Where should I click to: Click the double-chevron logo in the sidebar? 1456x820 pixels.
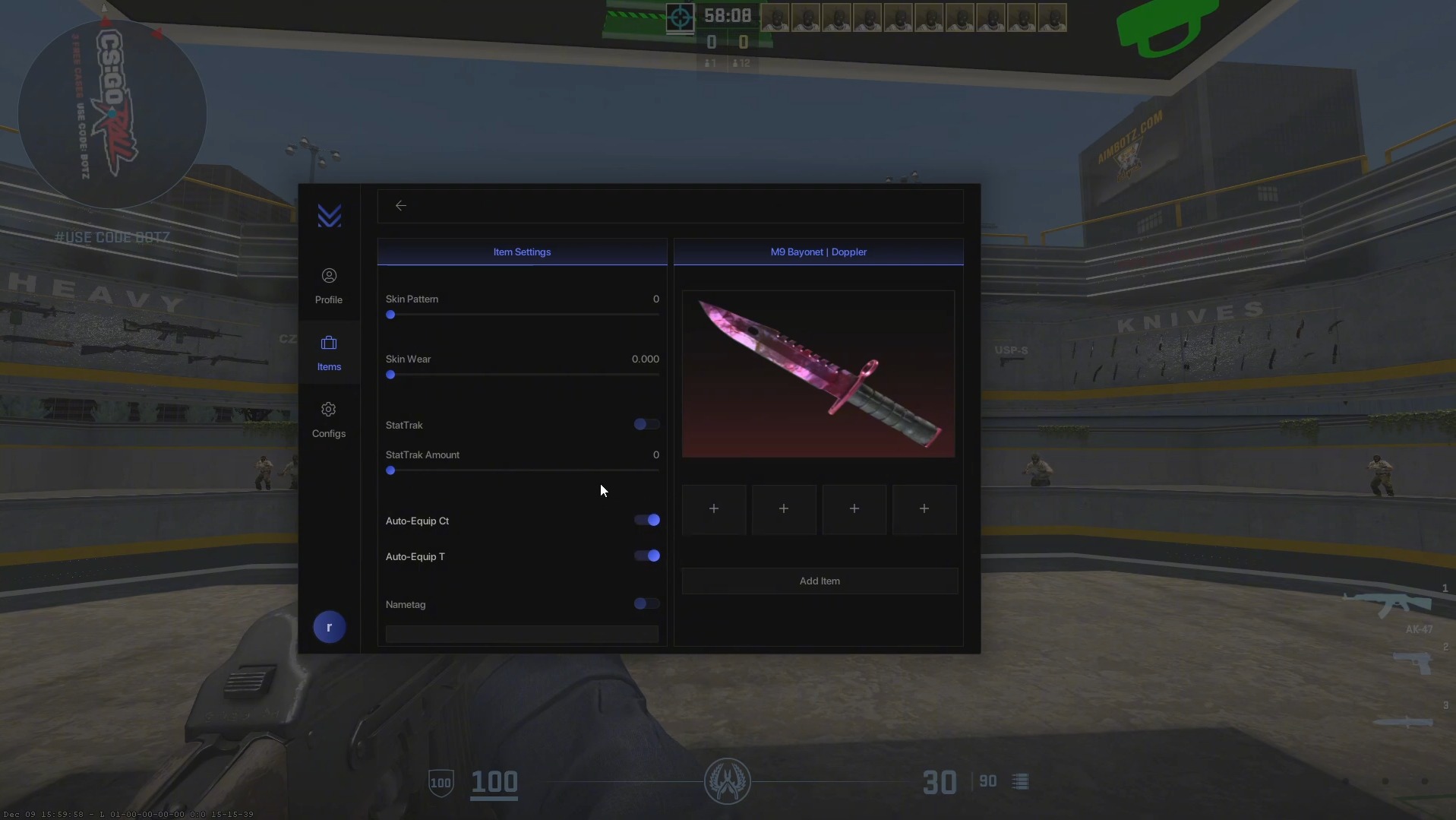[x=329, y=216]
